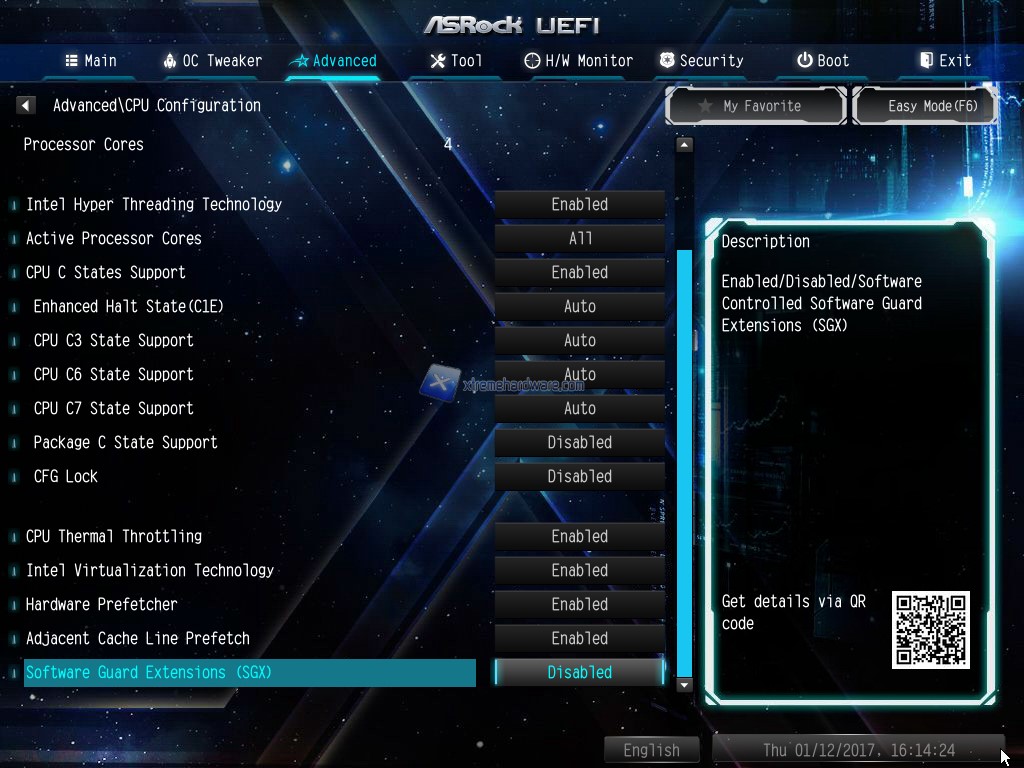Select the Exit tab
This screenshot has height=768, width=1024.
945,61
